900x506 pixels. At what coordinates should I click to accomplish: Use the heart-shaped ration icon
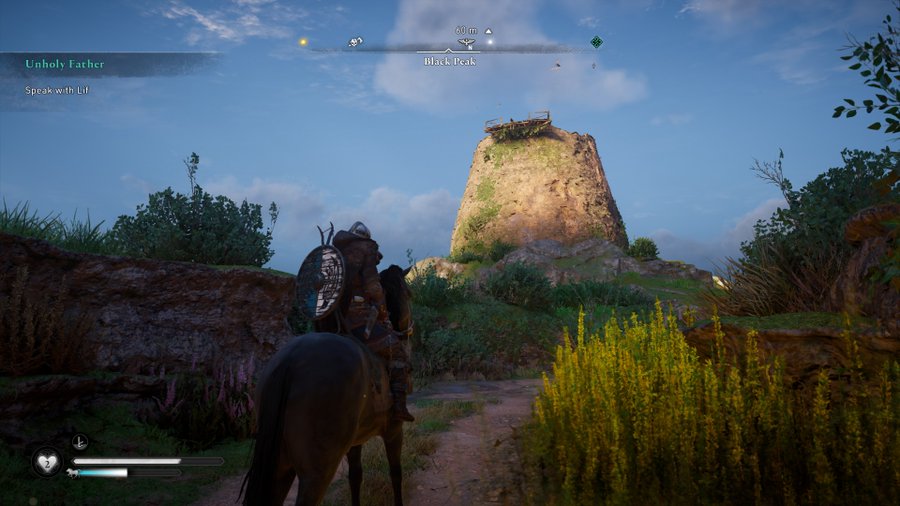[x=47, y=461]
